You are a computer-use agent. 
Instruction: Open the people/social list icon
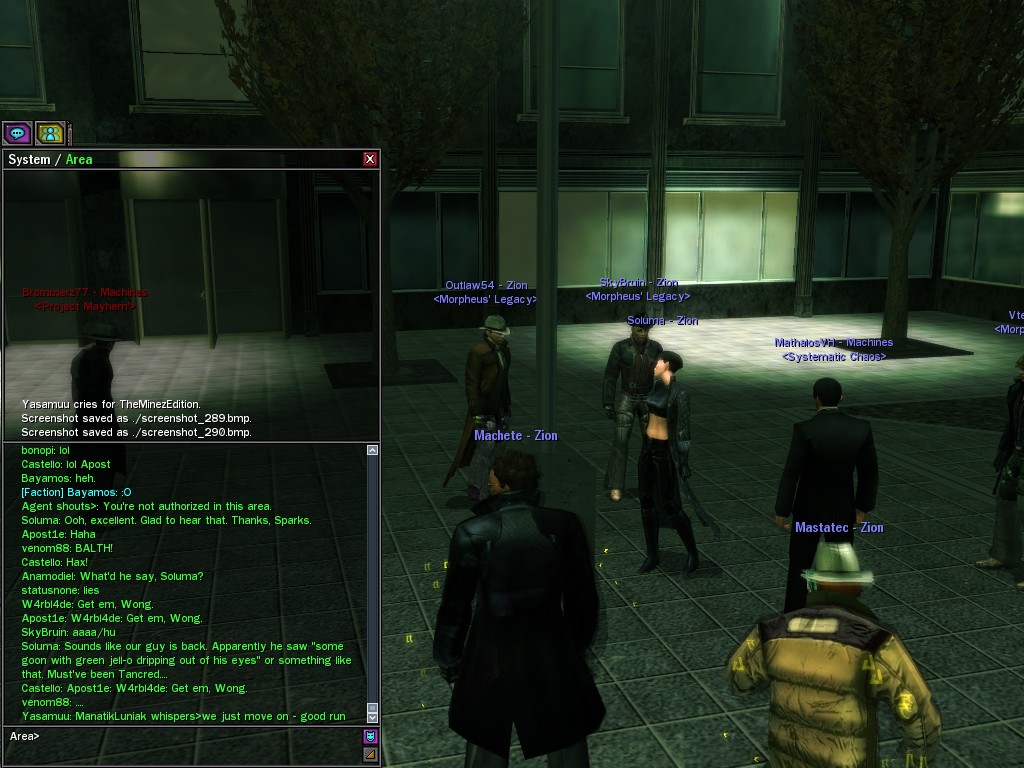coord(50,133)
